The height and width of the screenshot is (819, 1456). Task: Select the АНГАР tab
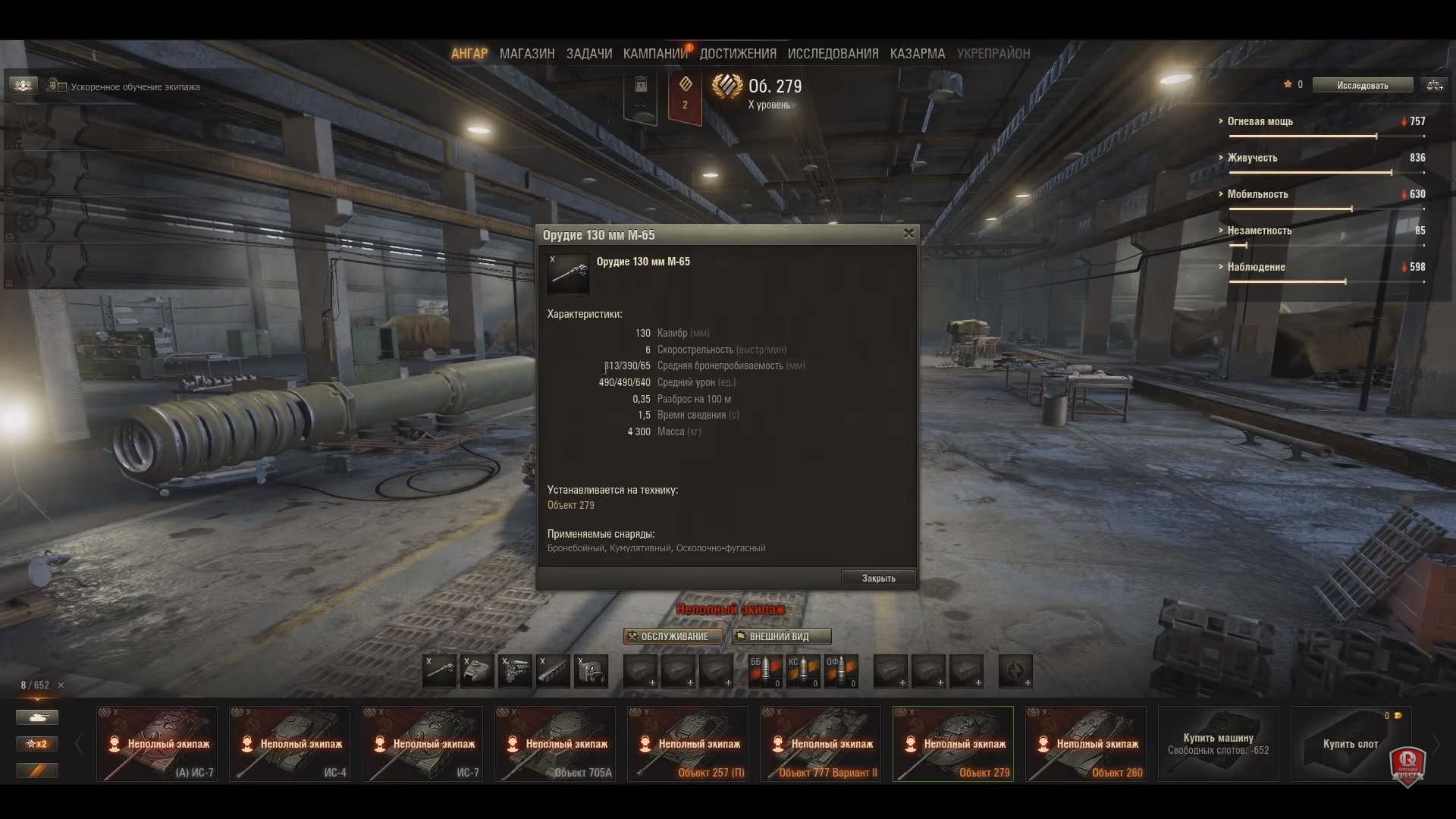click(x=469, y=54)
